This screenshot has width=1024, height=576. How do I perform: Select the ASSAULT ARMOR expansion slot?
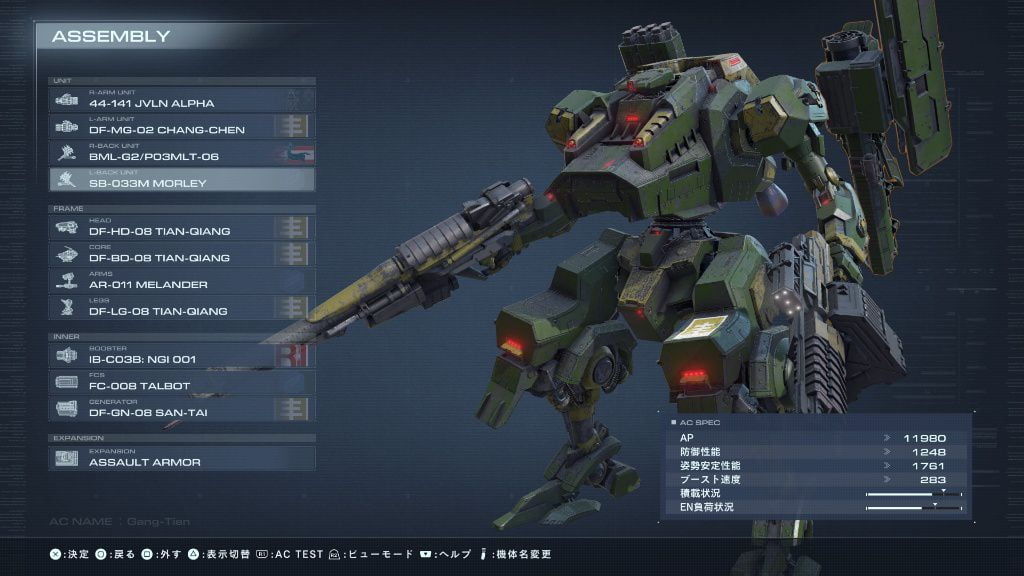pos(182,458)
